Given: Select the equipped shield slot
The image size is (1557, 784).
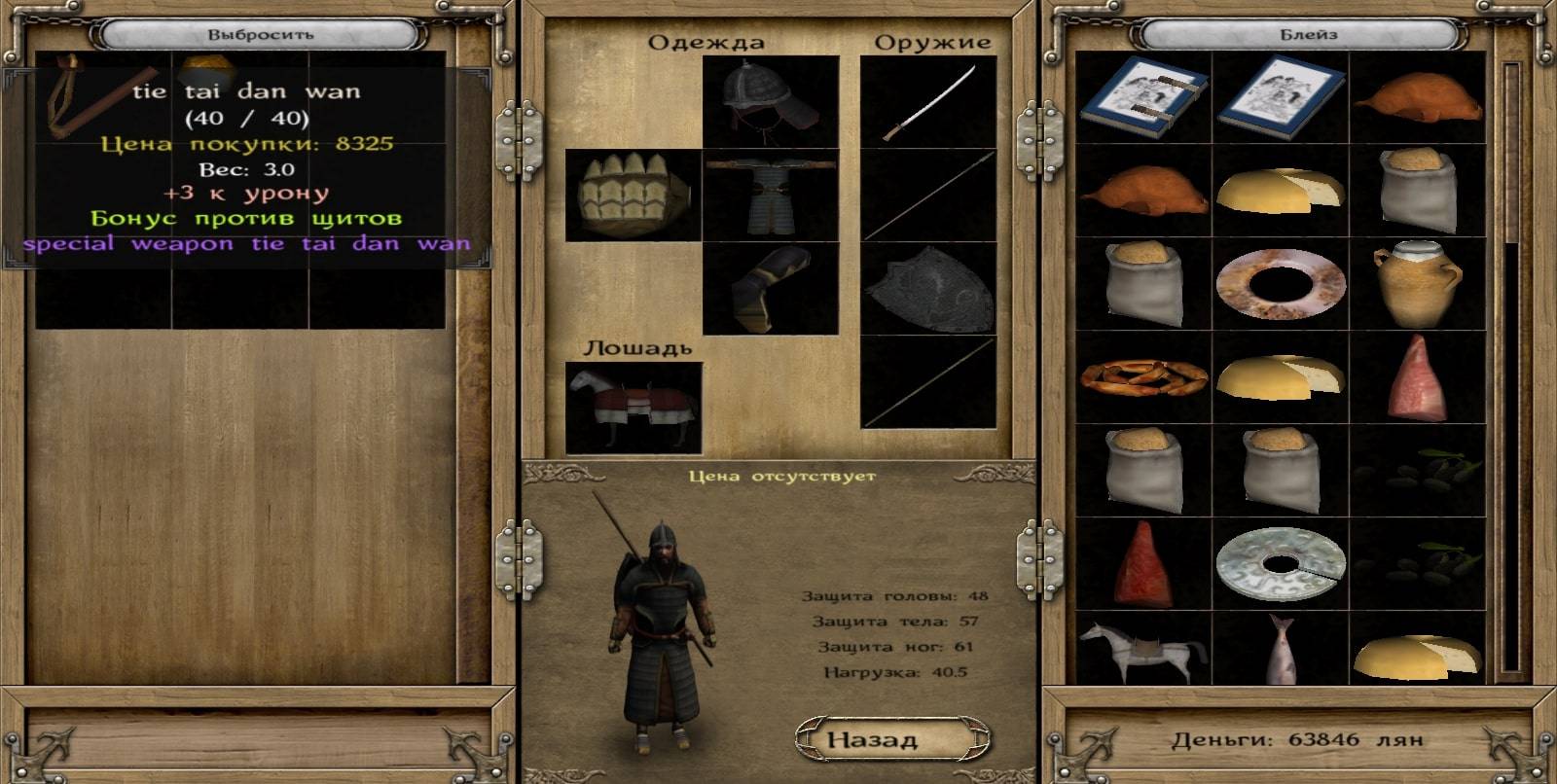Looking at the screenshot, I should point(928,288).
